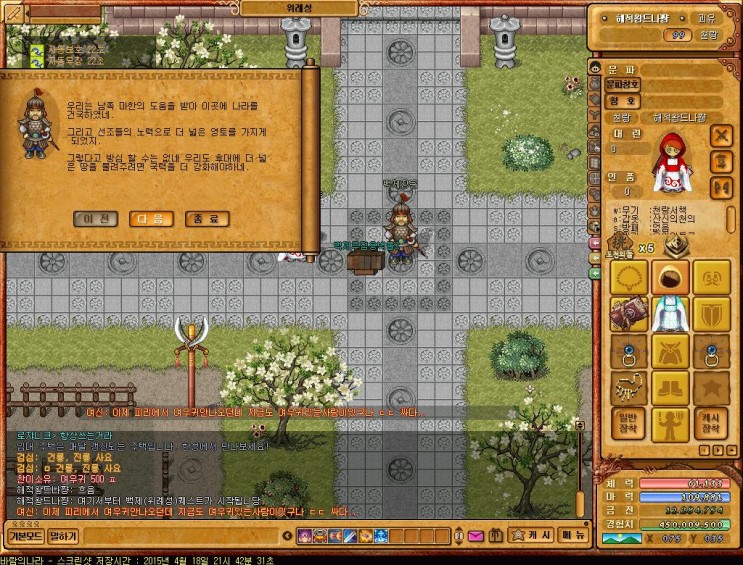This screenshot has width=743, height=565.
Task: Select the boots equipment slot
Action: [669, 388]
